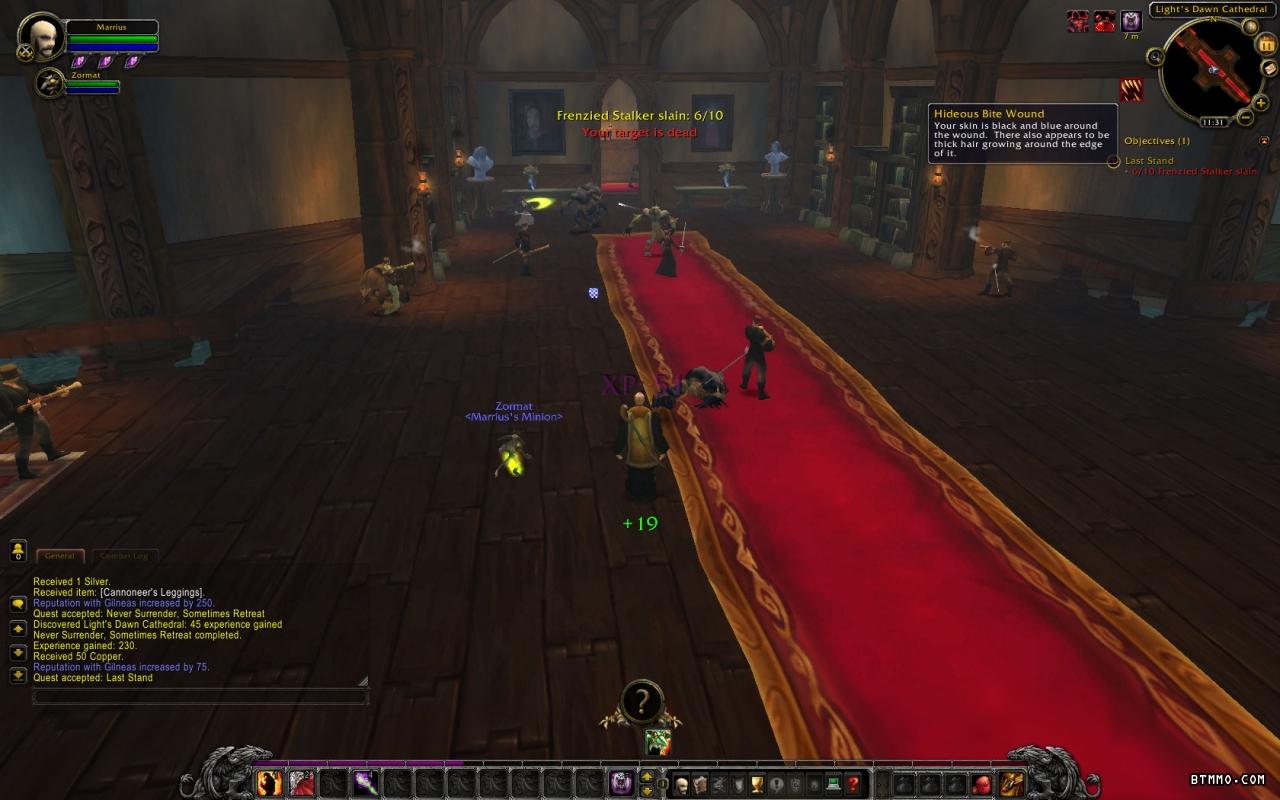This screenshot has width=1280, height=800.
Task: Select the Last Stand quest in objectives
Action: (x=1148, y=160)
